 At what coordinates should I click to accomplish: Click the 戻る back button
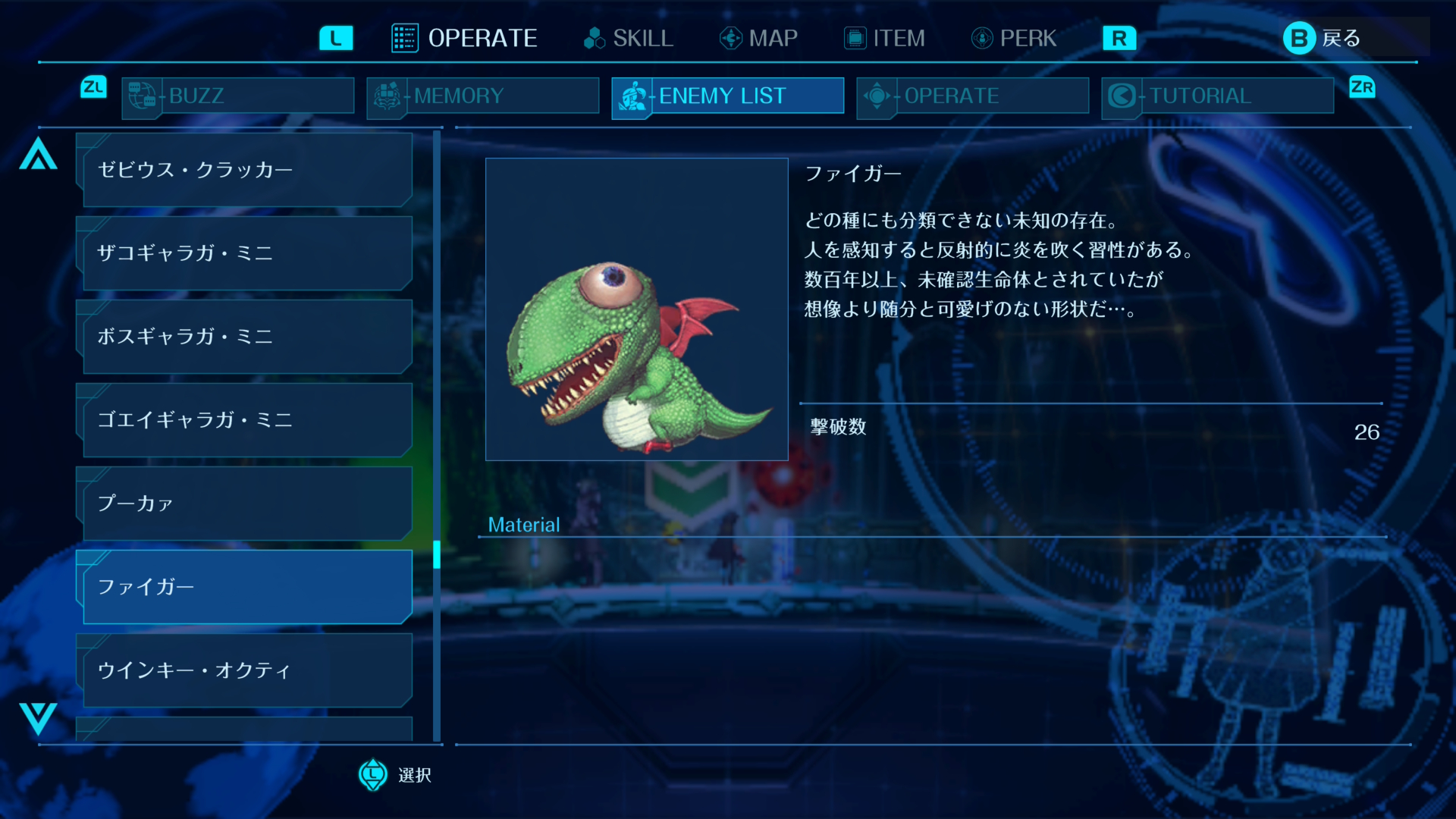coord(1323,38)
